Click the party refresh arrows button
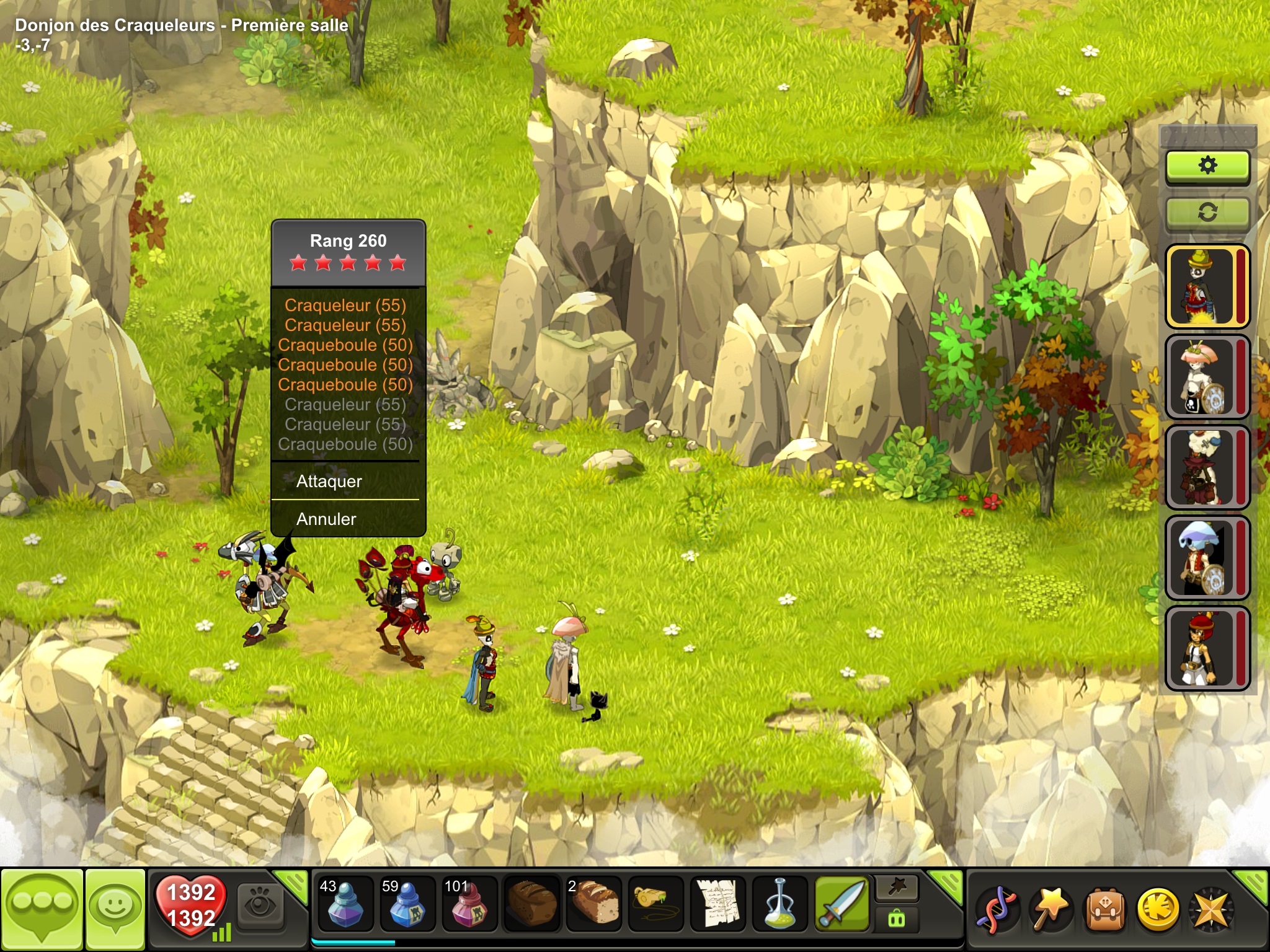Screen dimensions: 1270x952 coord(1207,213)
